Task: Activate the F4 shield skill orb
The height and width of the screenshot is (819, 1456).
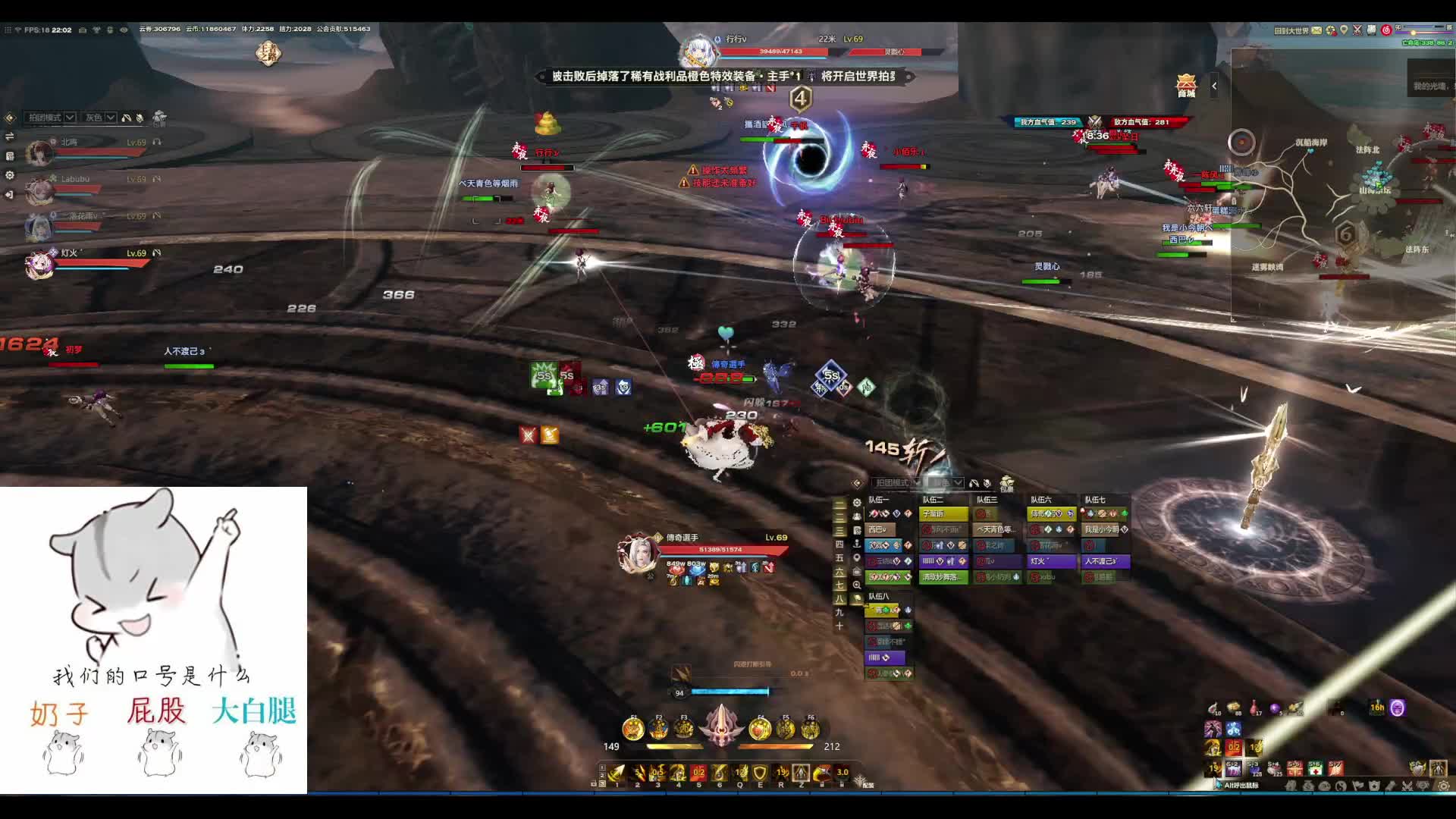Action: pyautogui.click(x=760, y=729)
